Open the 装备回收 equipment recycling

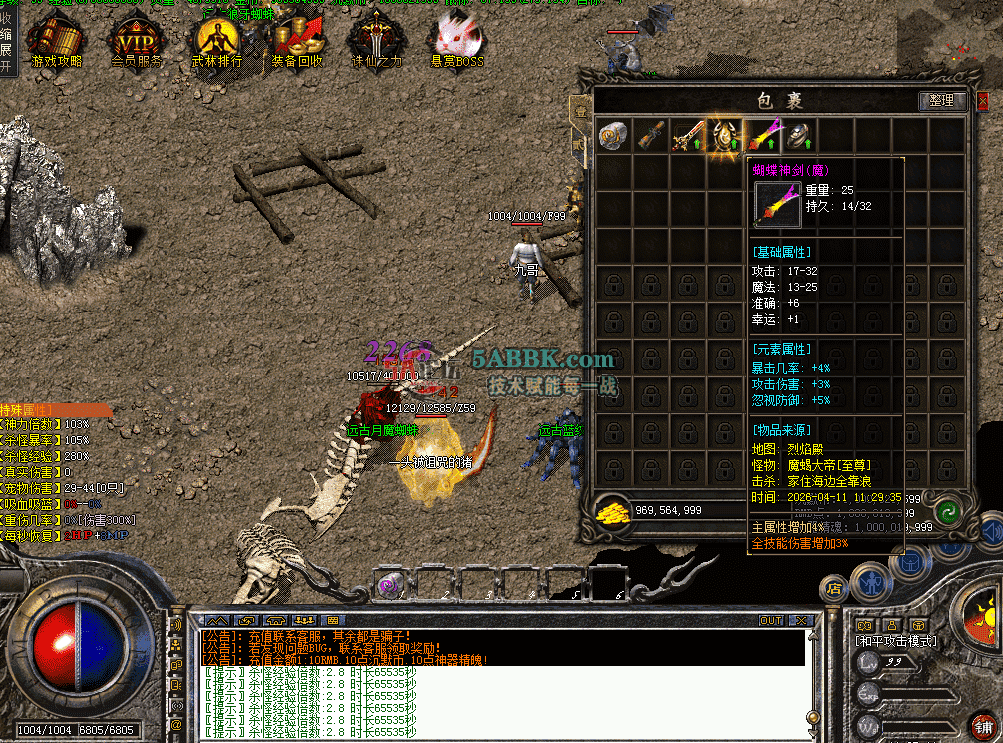point(295,42)
